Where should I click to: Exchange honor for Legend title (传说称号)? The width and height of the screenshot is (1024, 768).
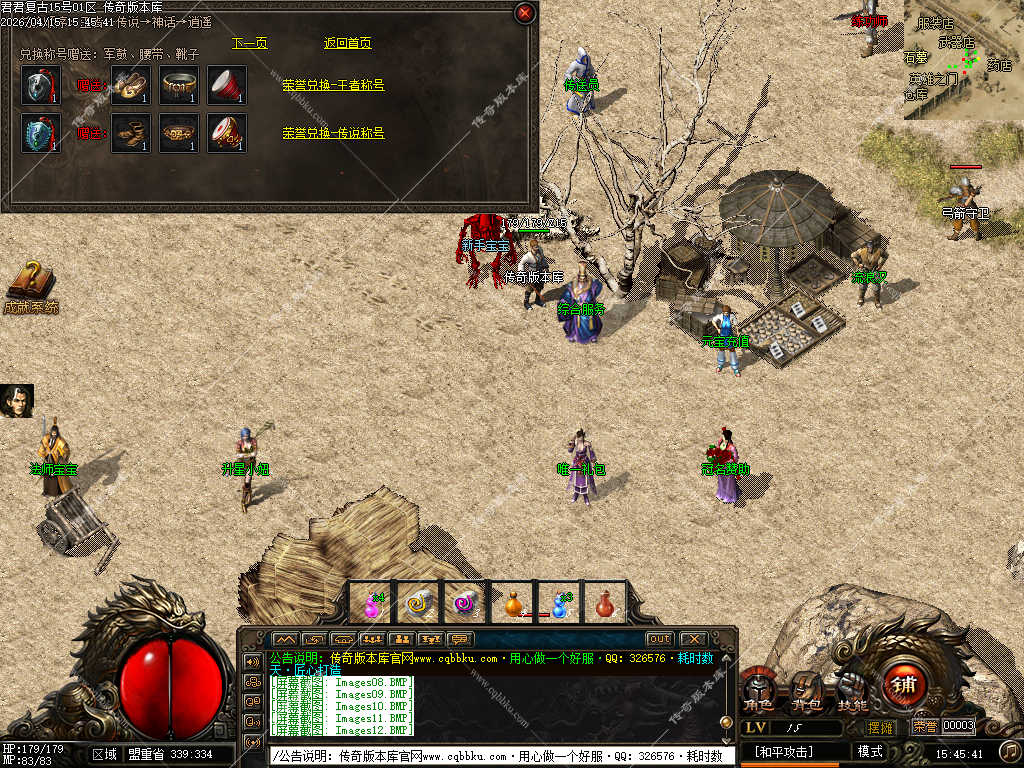[x=333, y=133]
